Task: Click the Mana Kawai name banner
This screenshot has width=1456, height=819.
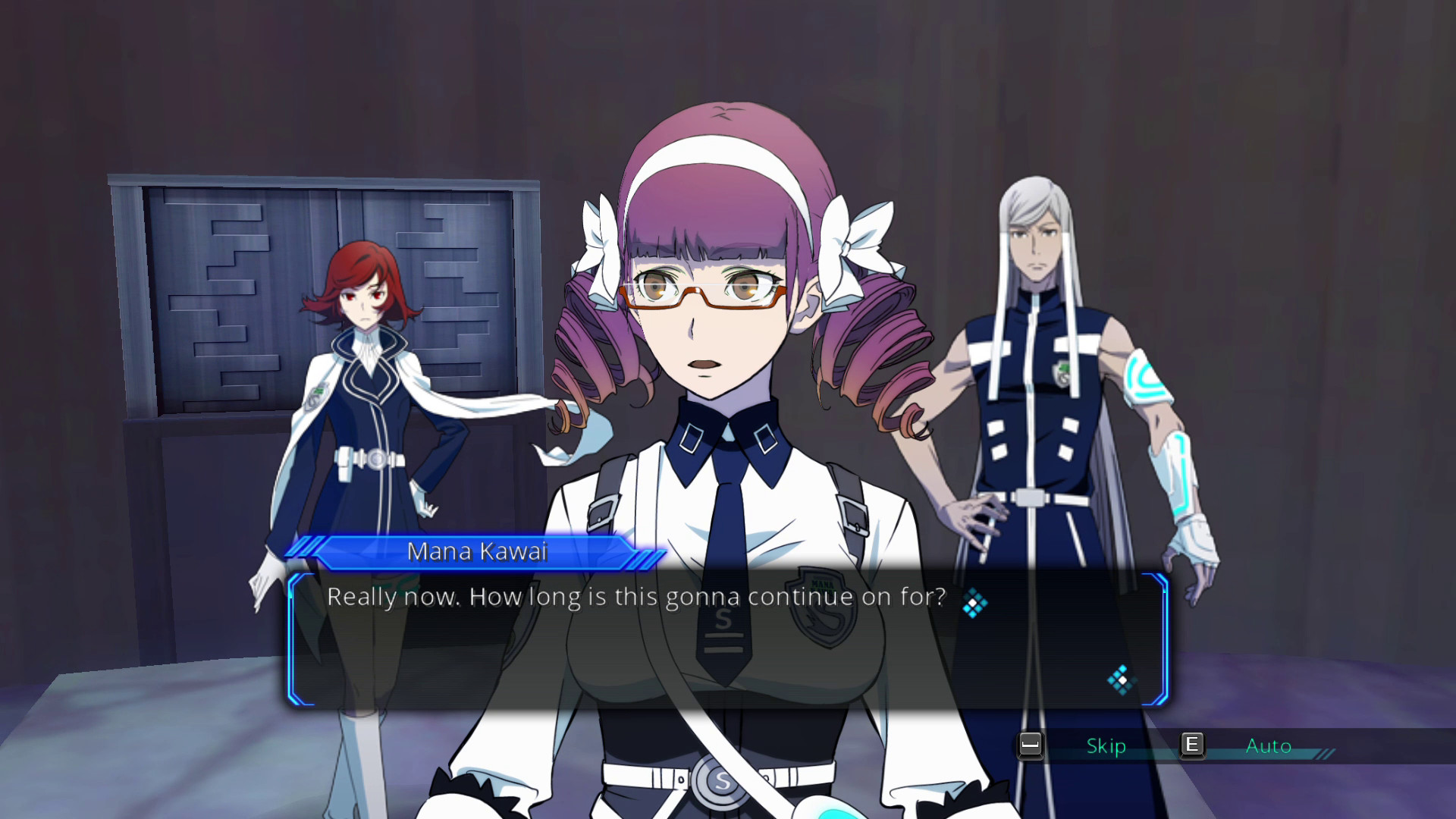Action: (478, 551)
